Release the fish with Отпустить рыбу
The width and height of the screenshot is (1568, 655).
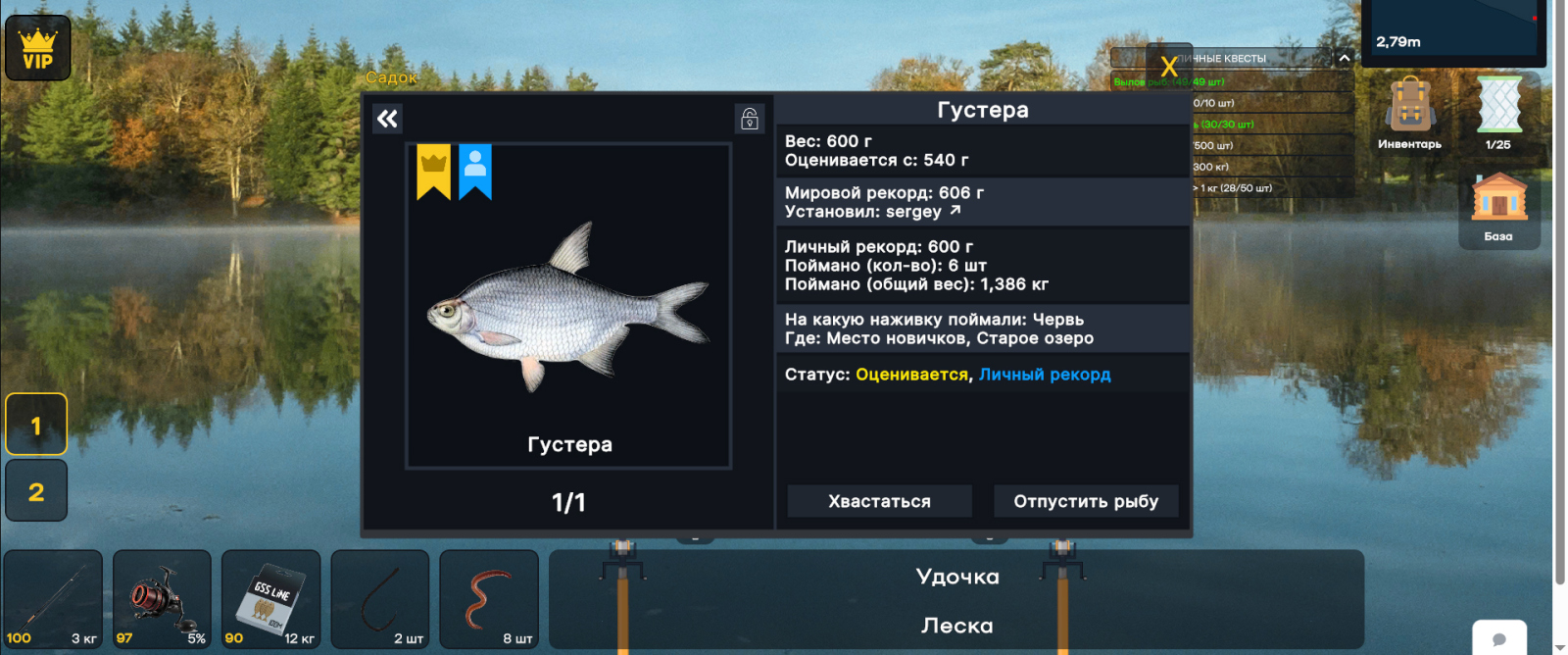click(x=1086, y=501)
